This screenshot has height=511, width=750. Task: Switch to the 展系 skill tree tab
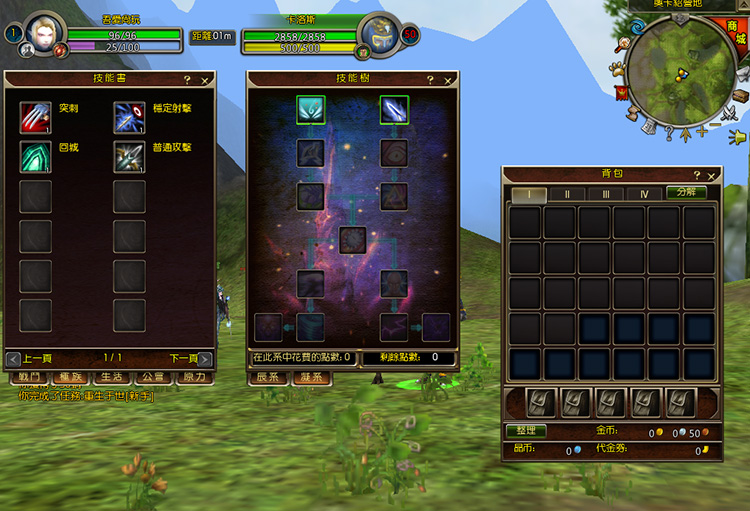[x=268, y=377]
